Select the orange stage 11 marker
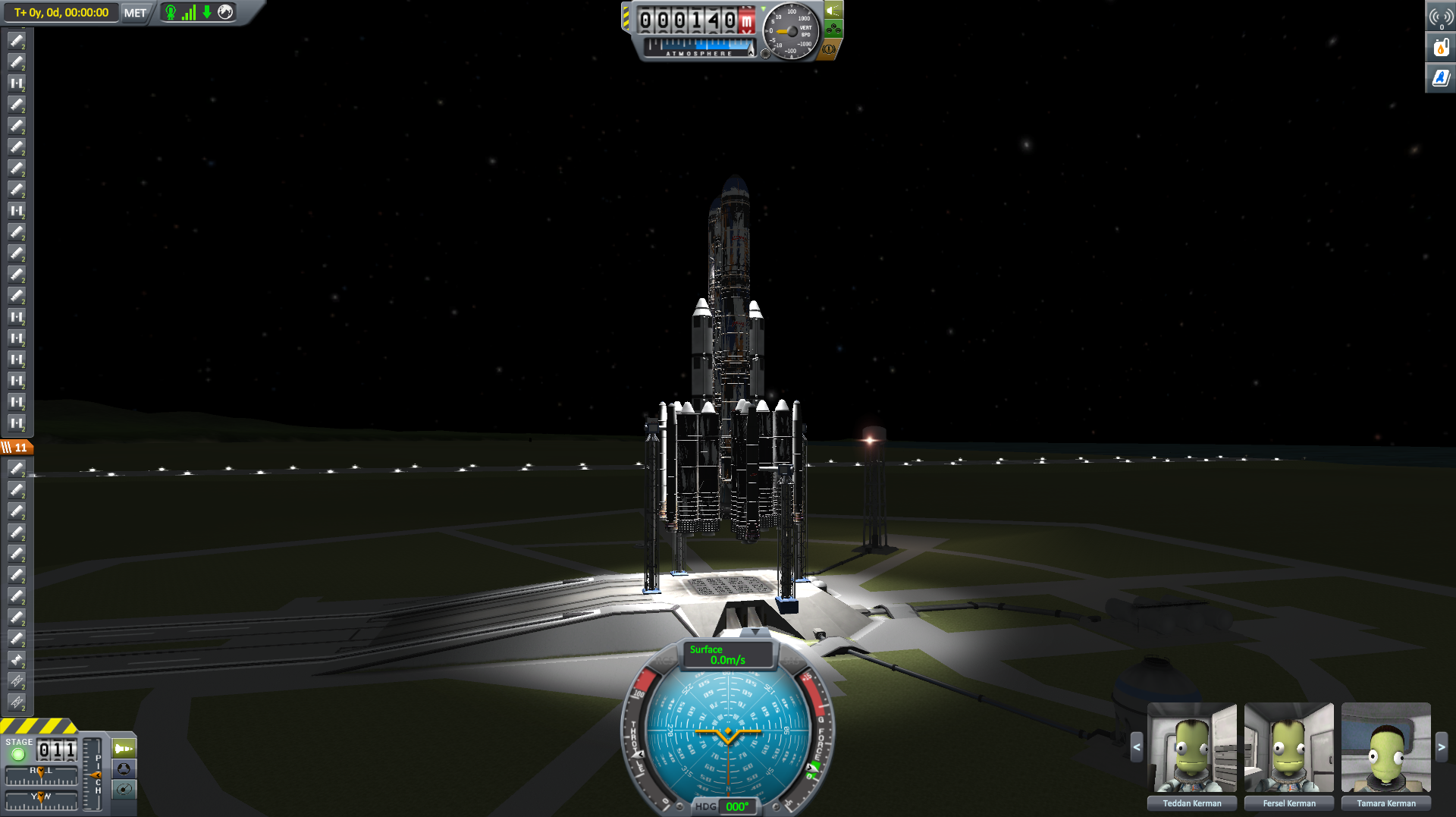 (x=16, y=448)
